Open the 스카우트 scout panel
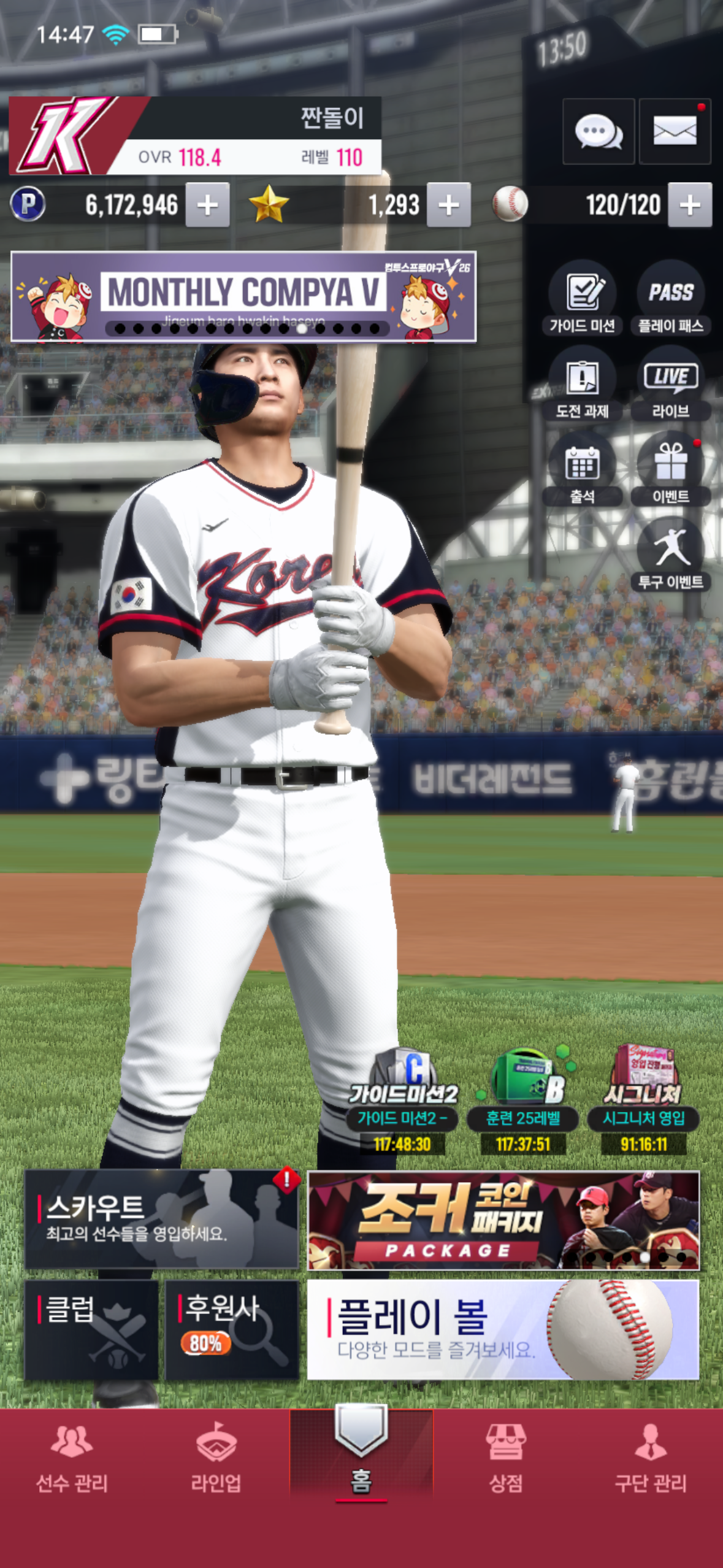Image resolution: width=723 pixels, height=1568 pixels. pos(161,1219)
